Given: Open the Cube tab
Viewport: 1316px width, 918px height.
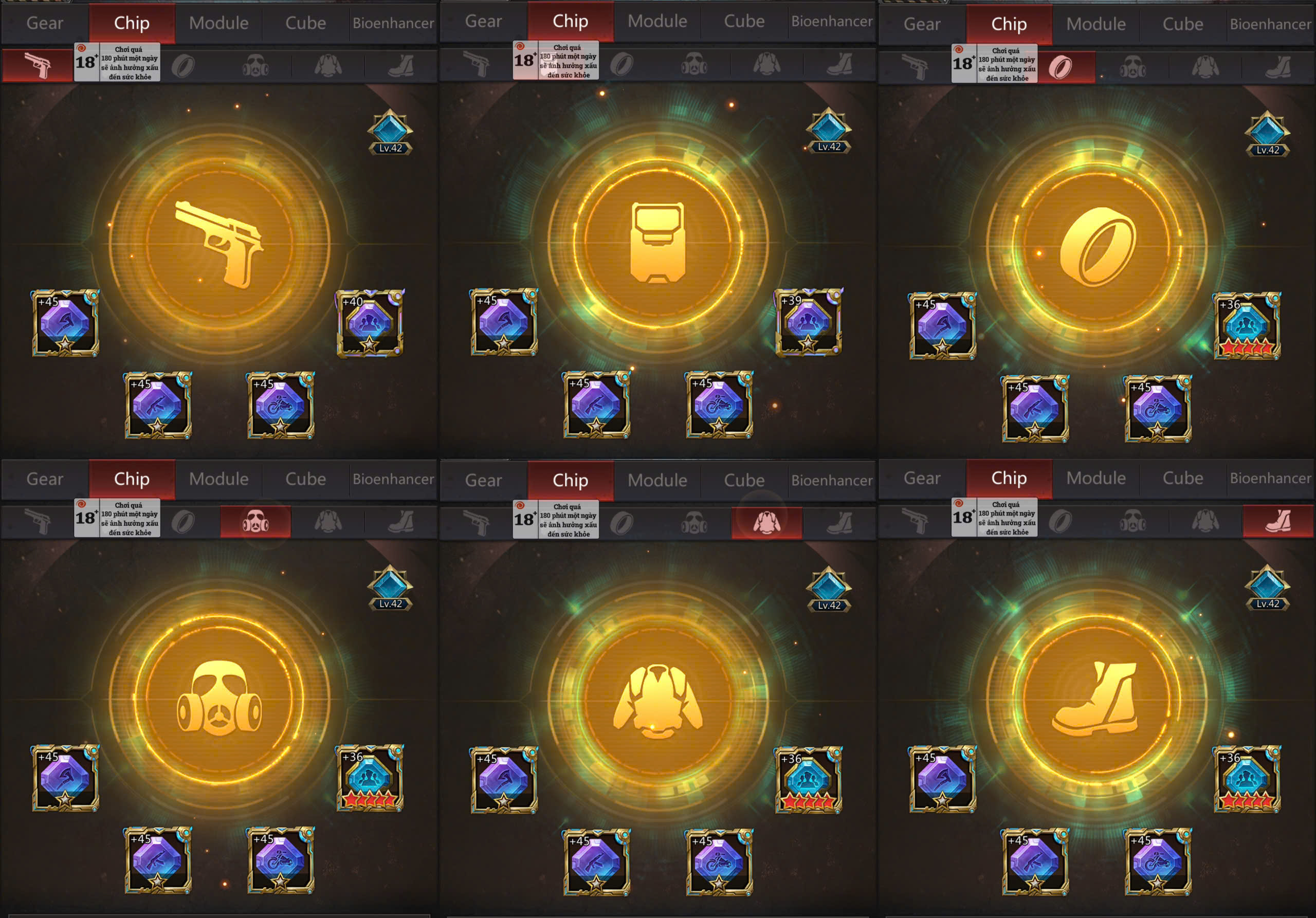Looking at the screenshot, I should [306, 23].
